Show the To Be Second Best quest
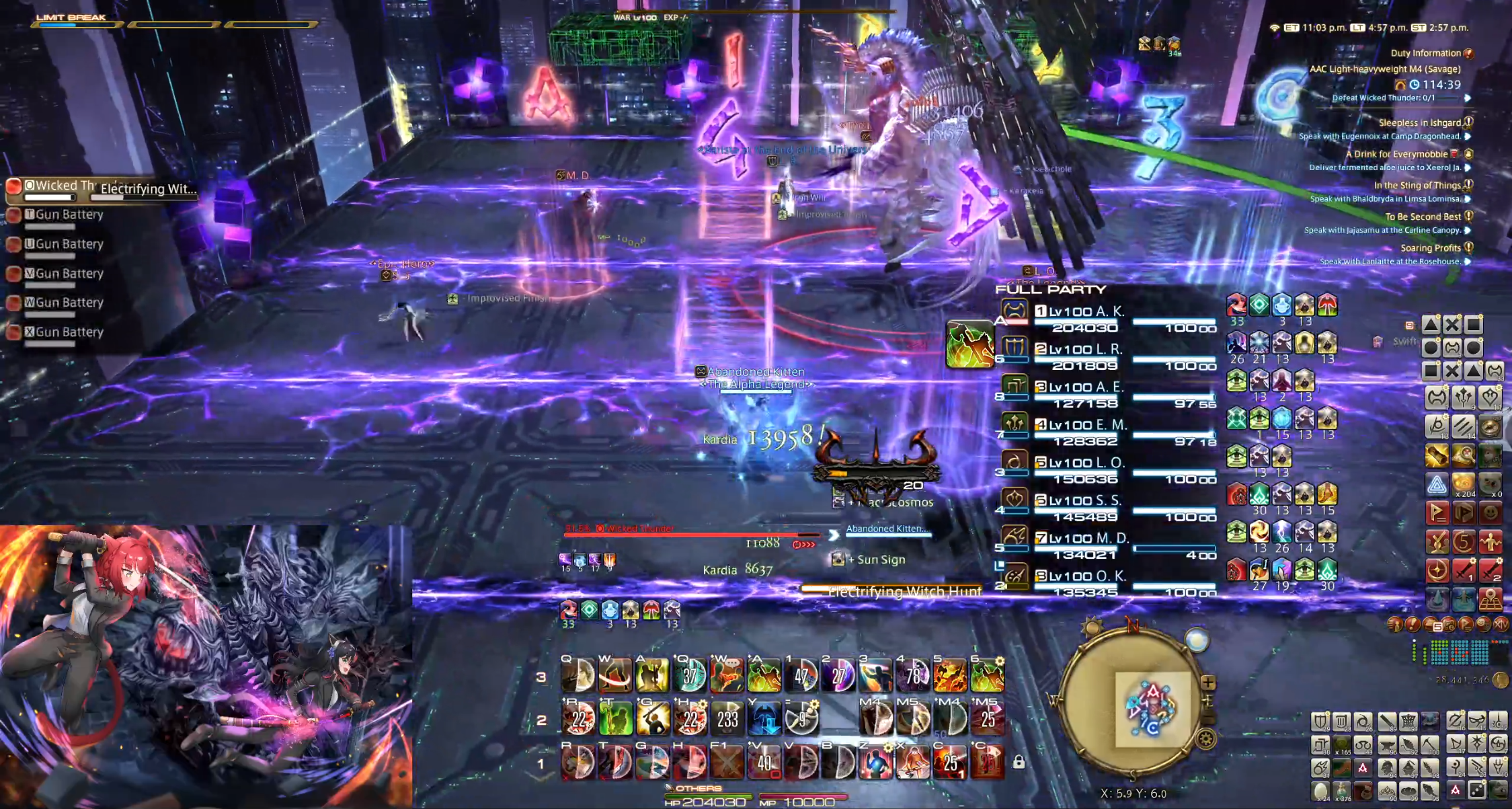1512x809 pixels. [1422, 217]
